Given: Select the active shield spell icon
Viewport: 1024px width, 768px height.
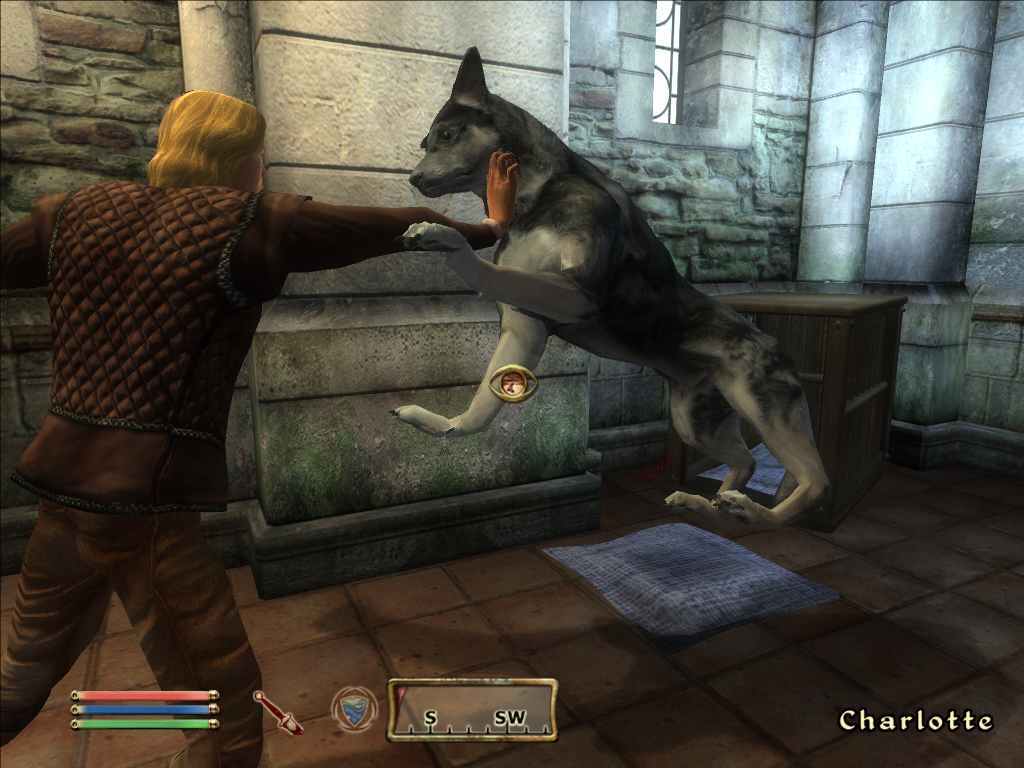Looking at the screenshot, I should [x=355, y=709].
